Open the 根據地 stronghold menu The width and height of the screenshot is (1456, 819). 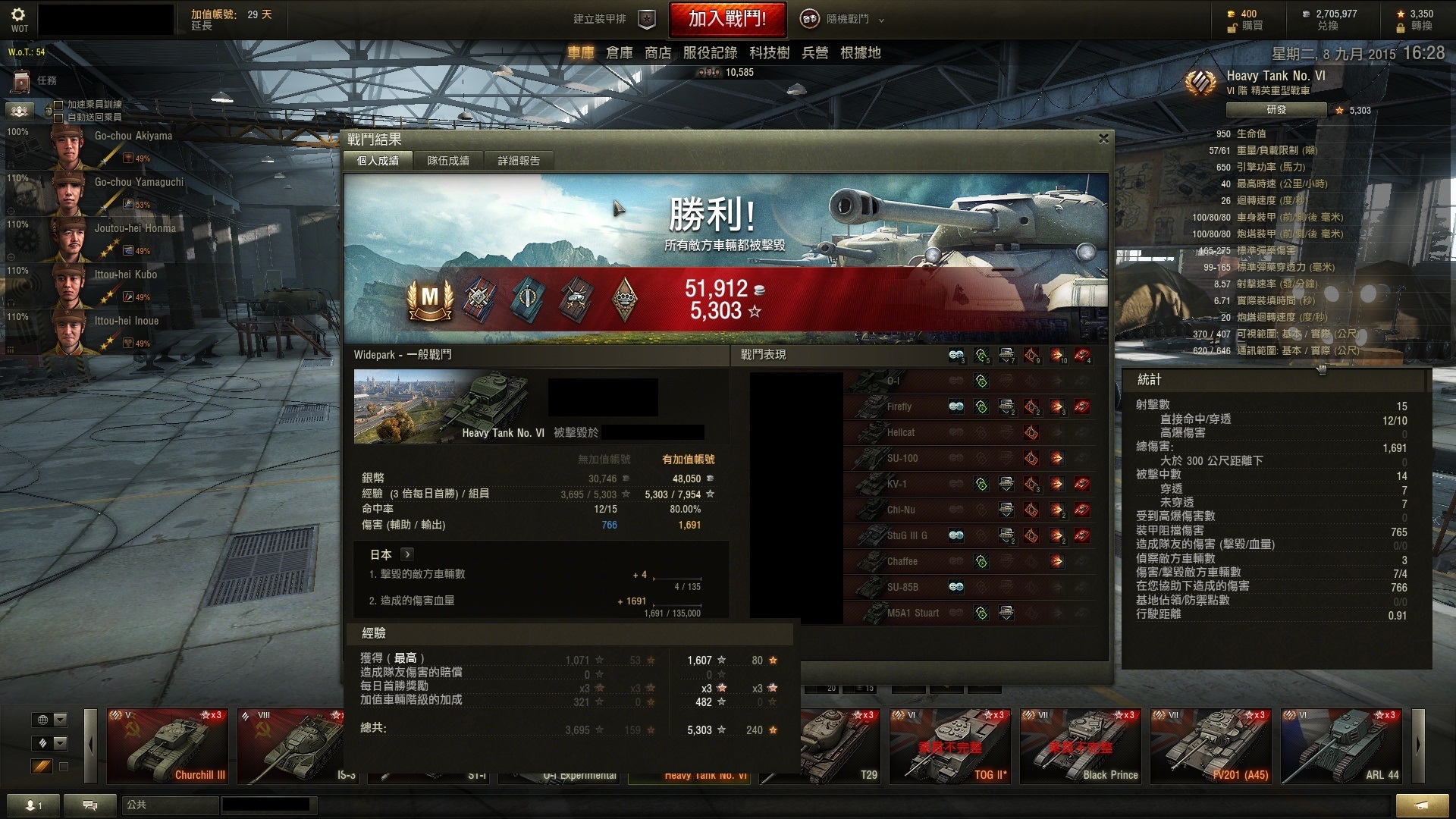coord(860,53)
